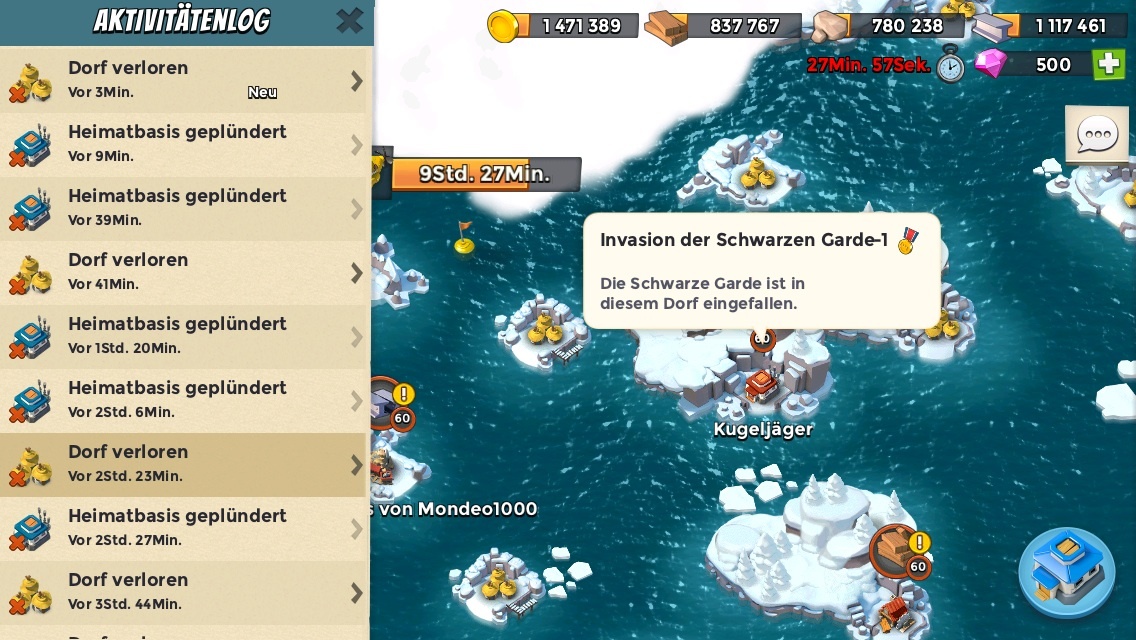Screen dimensions: 1136x640
Task: Tap the level 60 wood resource base marker
Action: point(897,550)
